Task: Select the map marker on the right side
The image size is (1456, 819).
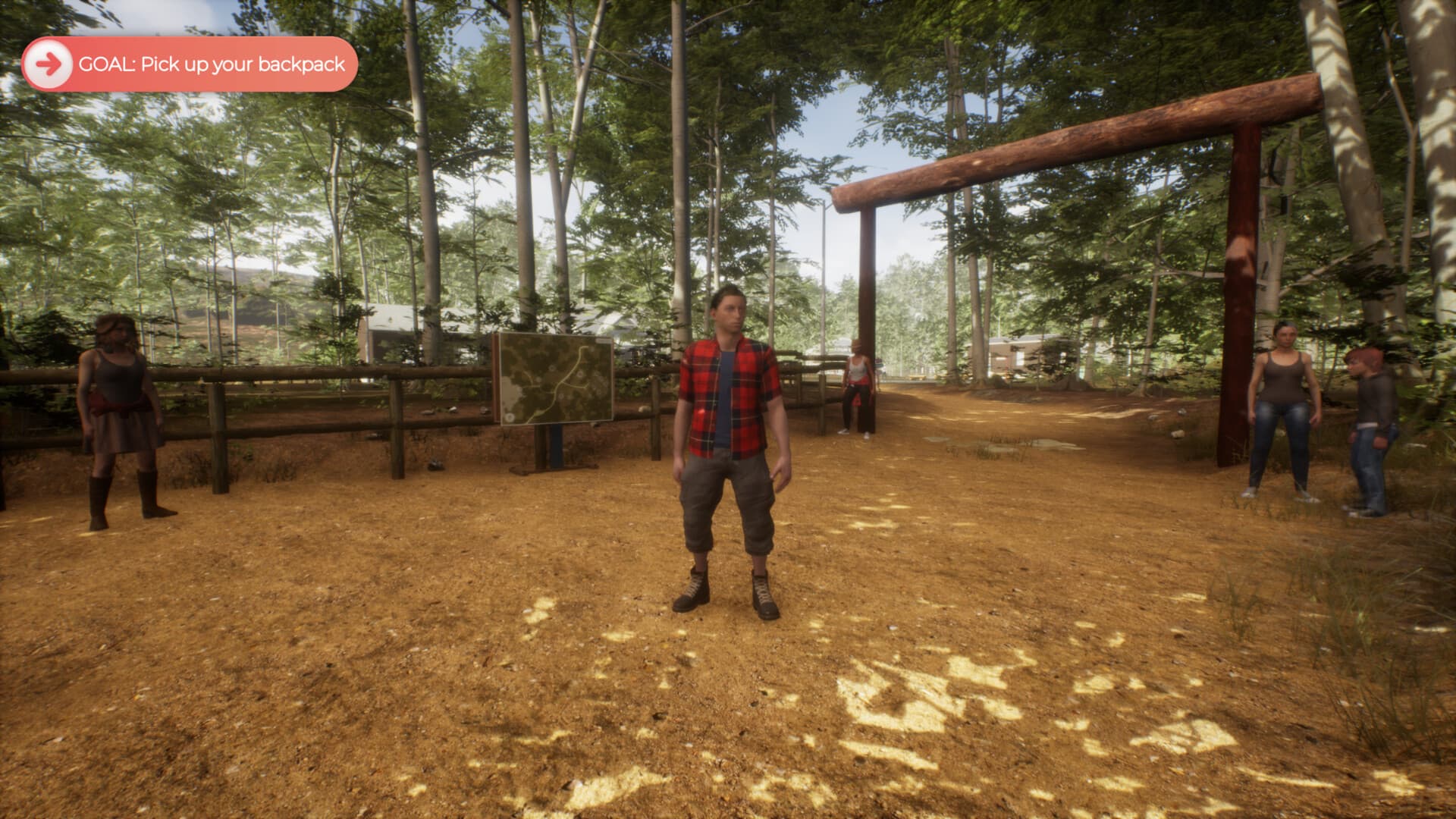Action: 580,374
